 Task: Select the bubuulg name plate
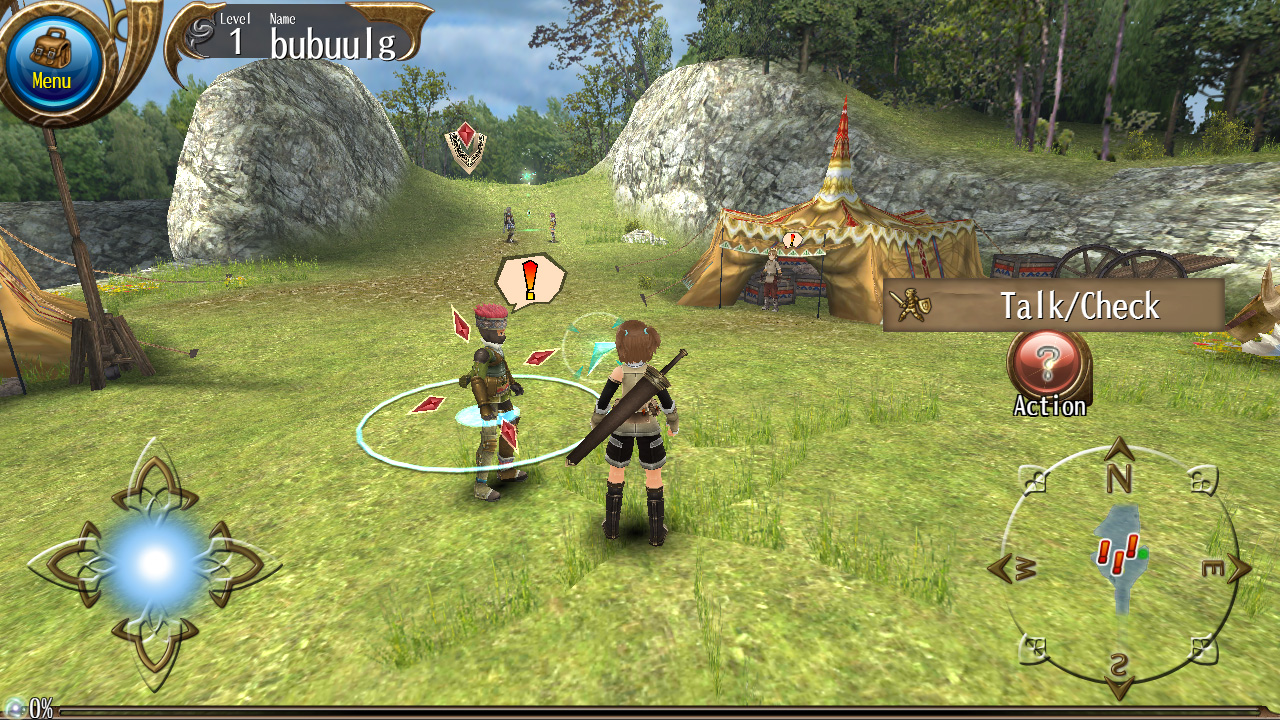pos(333,43)
